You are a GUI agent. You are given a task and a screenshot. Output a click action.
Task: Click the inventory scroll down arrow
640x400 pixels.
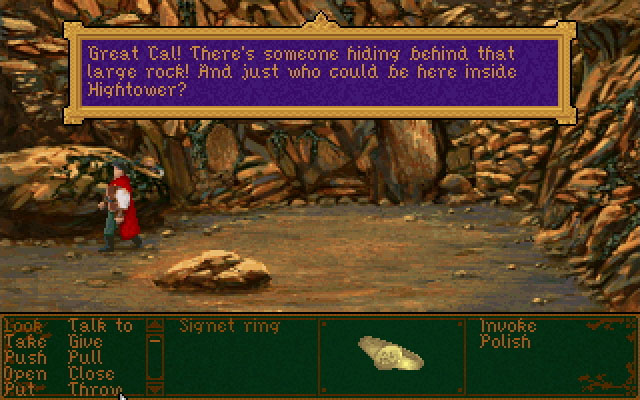pyautogui.click(x=154, y=388)
